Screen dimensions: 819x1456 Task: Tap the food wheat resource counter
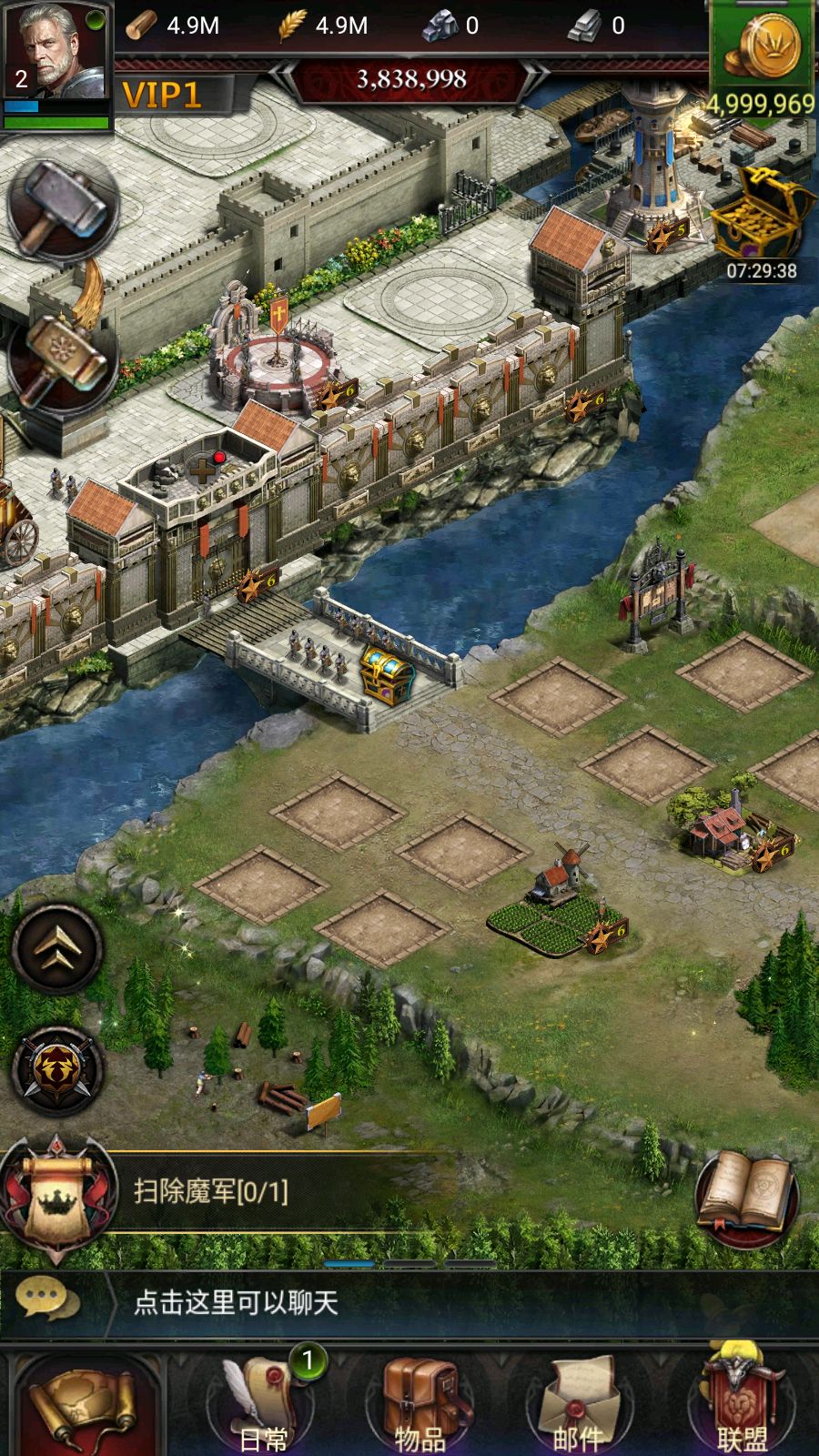[324, 25]
